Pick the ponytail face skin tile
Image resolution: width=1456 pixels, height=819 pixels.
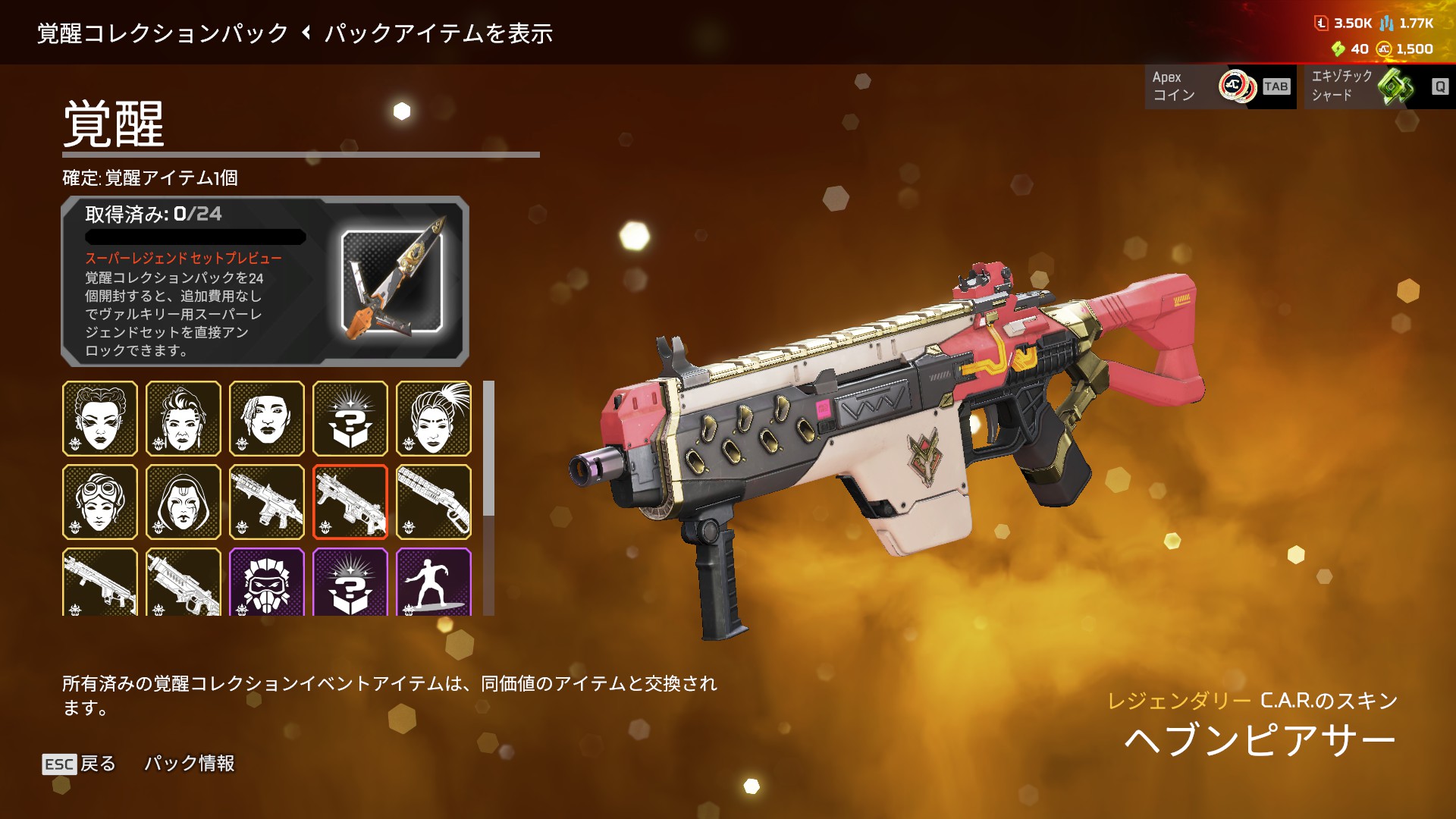pyautogui.click(x=434, y=419)
